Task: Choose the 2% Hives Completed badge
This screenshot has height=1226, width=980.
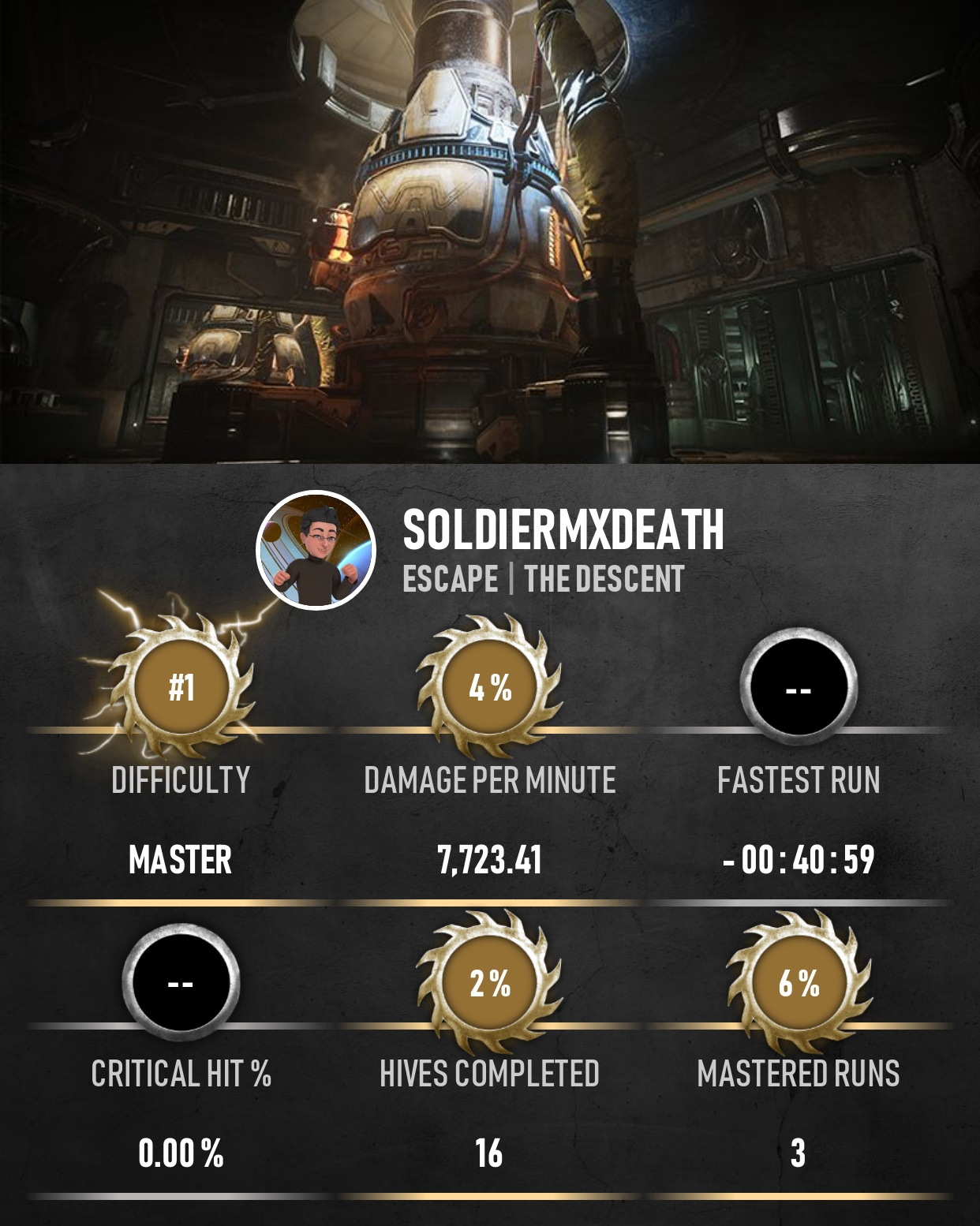Action: (x=490, y=983)
